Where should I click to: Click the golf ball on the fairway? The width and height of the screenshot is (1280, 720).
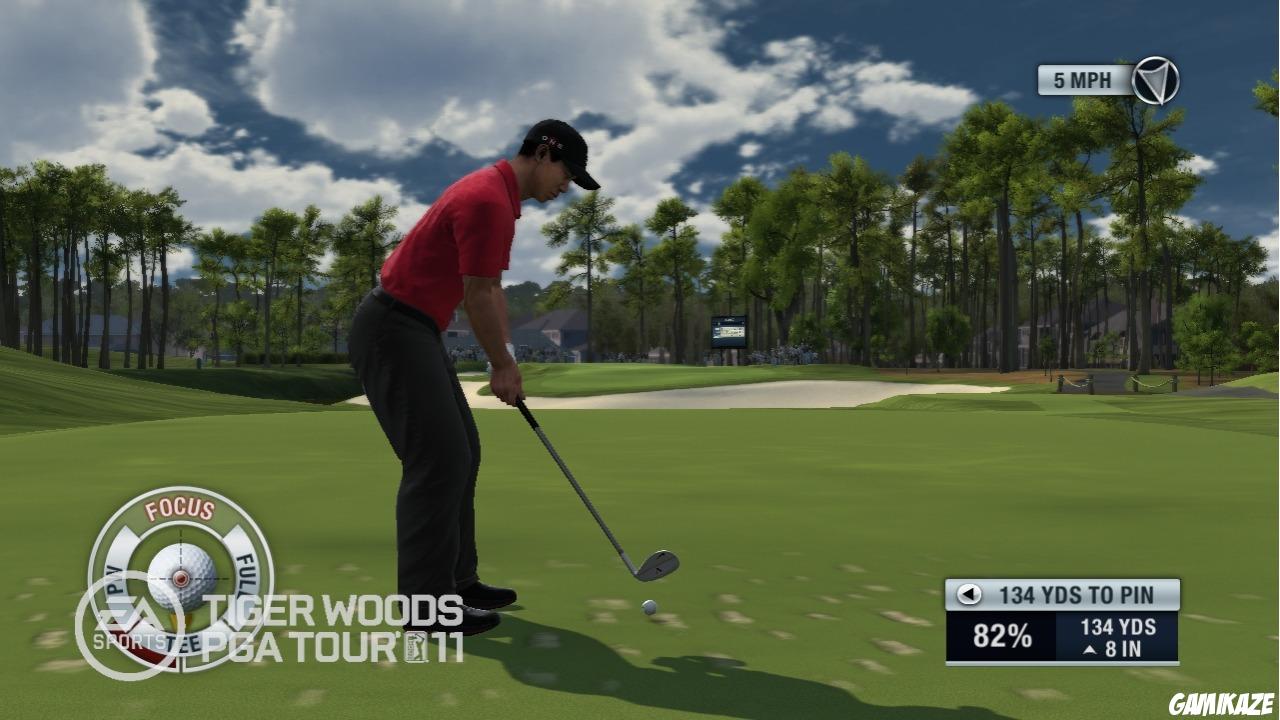[647, 606]
